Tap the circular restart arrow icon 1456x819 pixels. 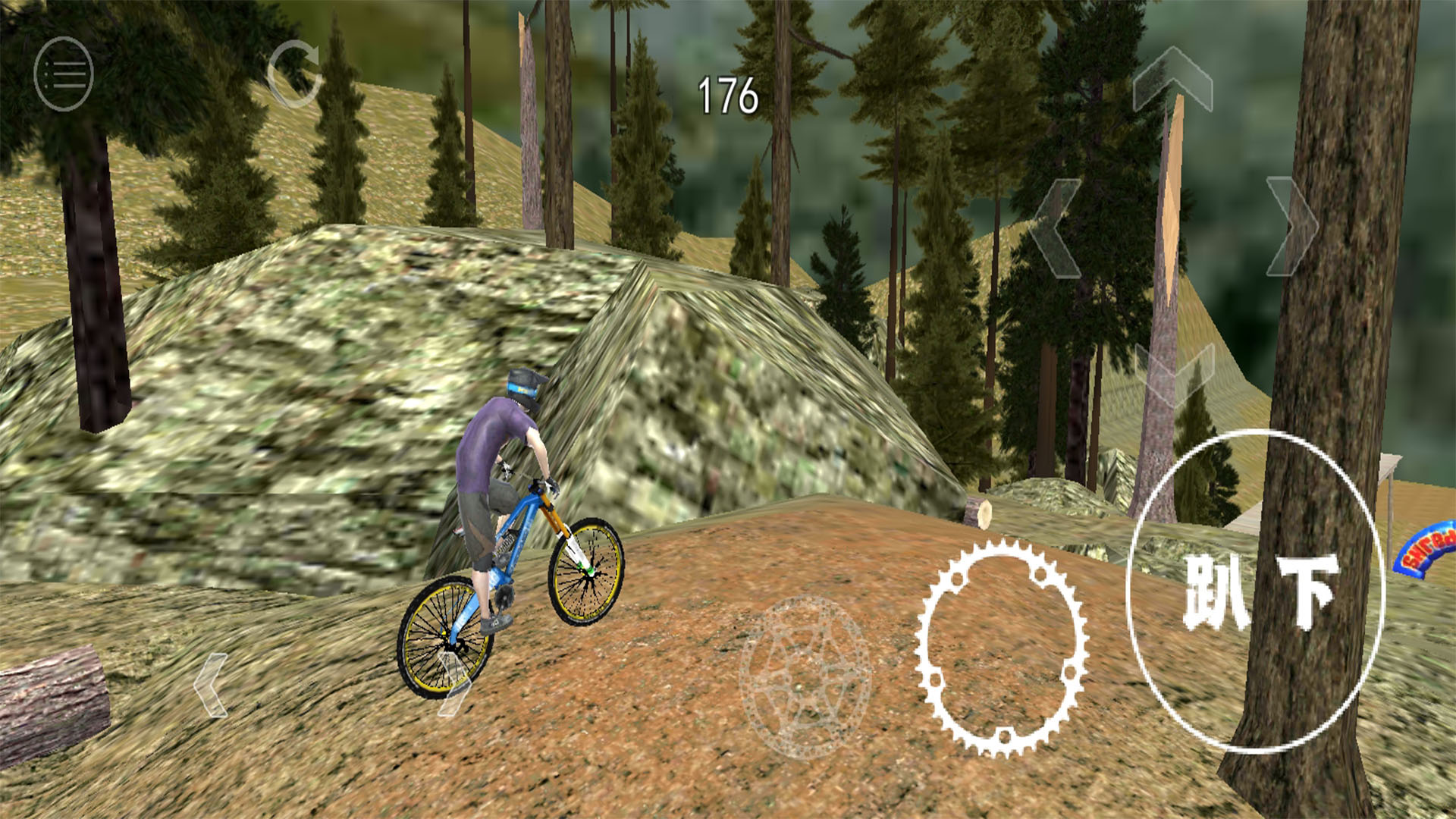(294, 74)
